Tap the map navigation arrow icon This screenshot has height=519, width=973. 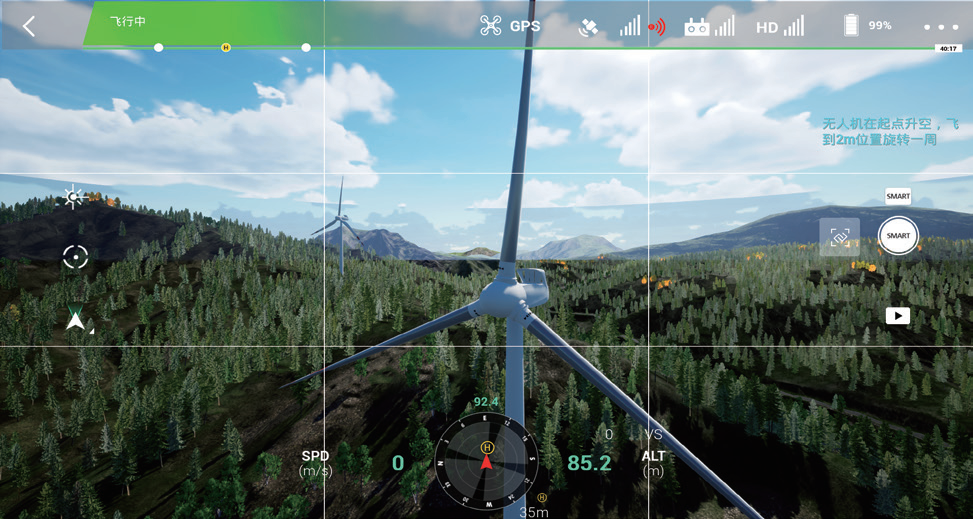[x=76, y=318]
